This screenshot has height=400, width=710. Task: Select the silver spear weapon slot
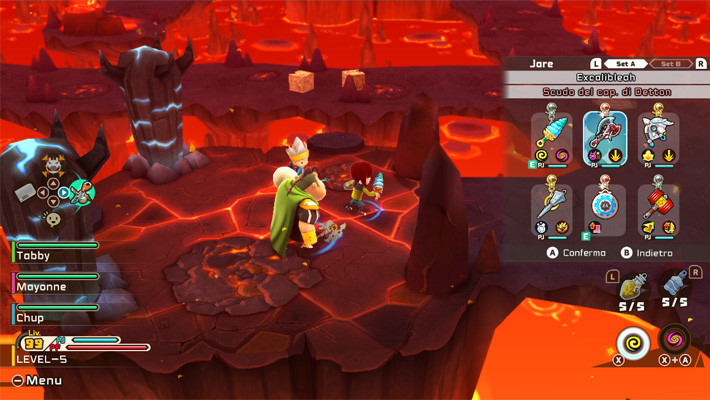click(551, 208)
